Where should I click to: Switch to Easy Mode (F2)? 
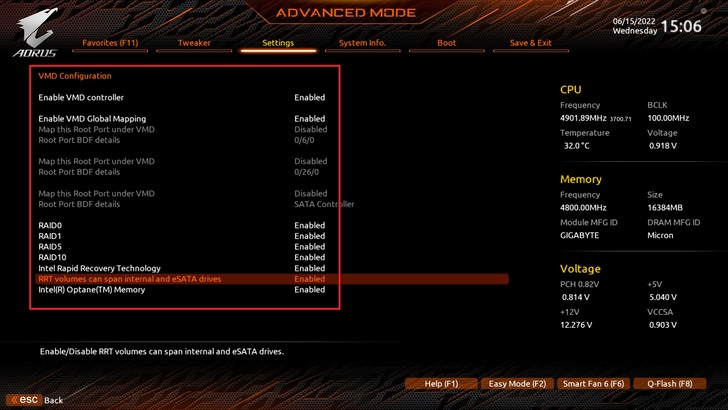pos(517,383)
